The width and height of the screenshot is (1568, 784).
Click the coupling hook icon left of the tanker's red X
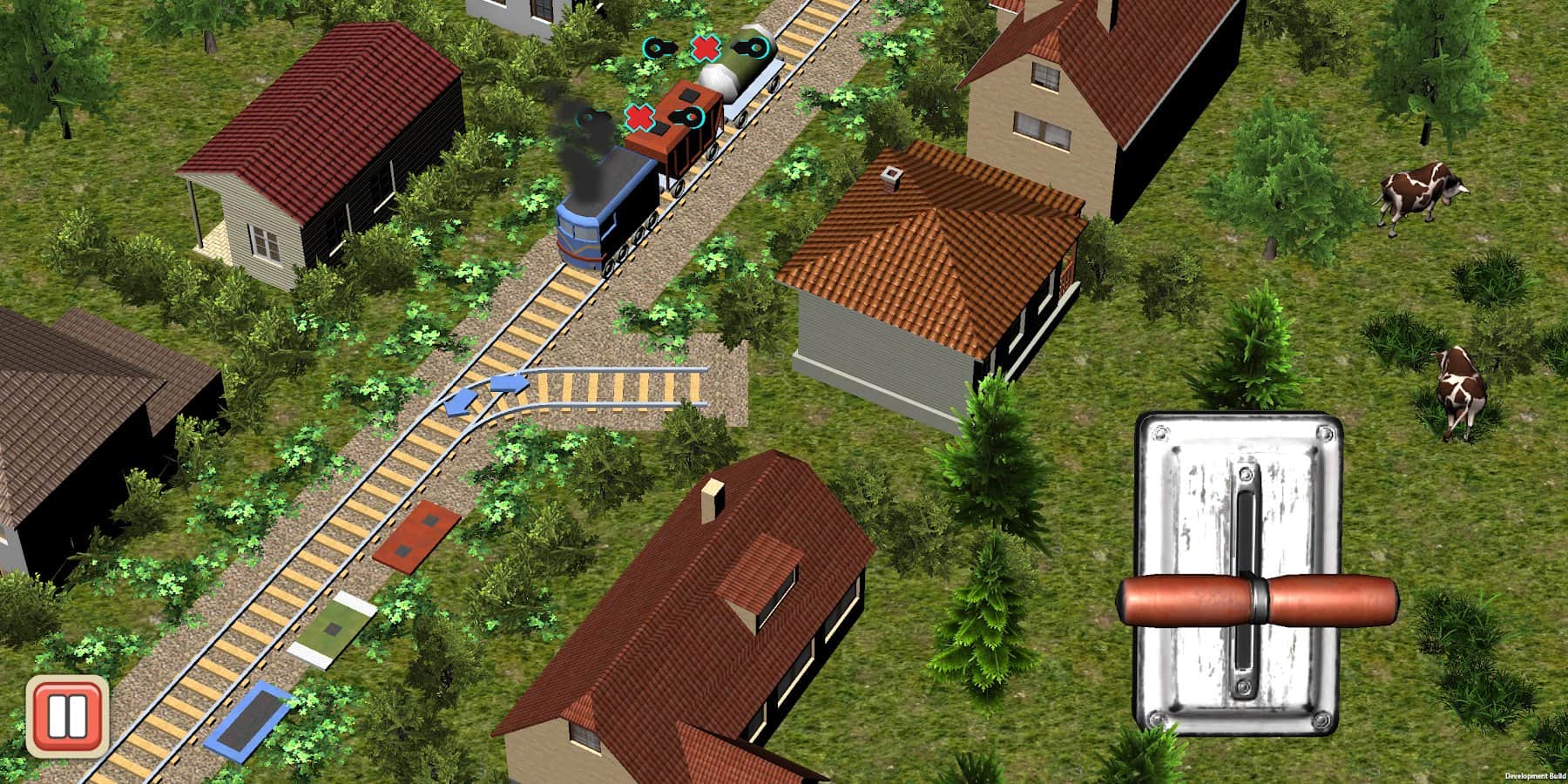point(657,47)
